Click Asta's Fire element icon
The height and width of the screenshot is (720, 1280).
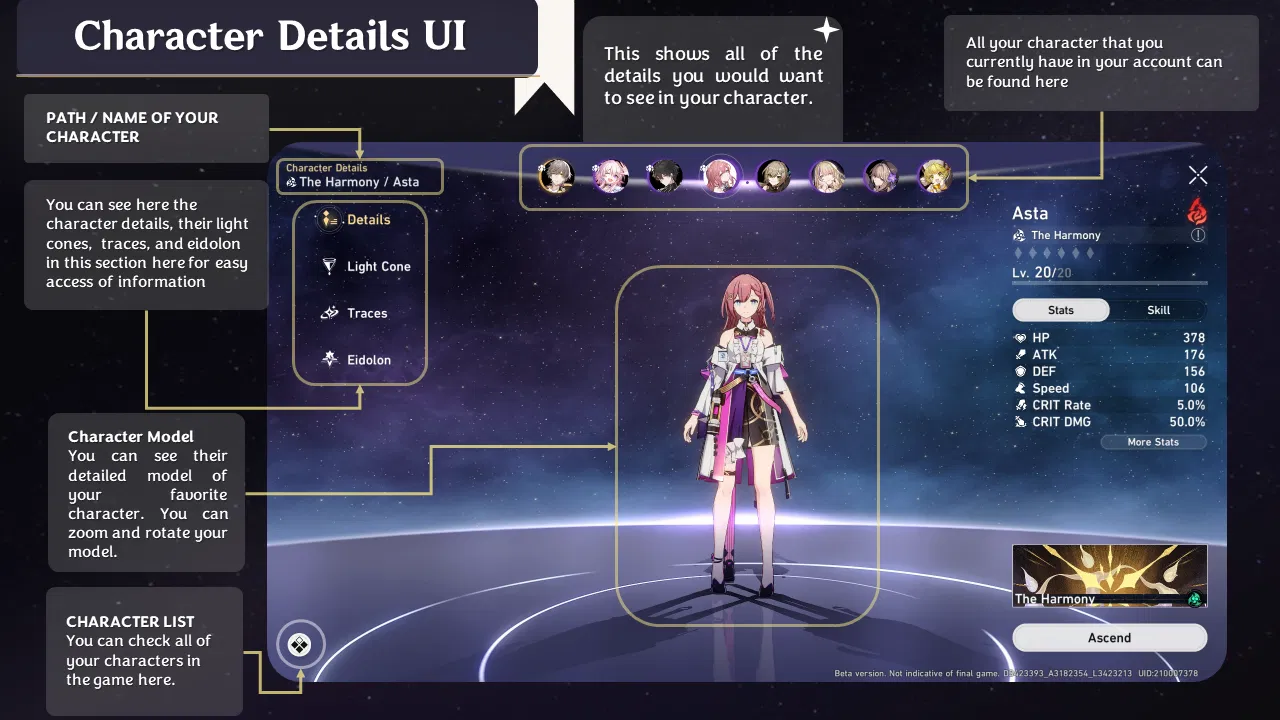pos(1197,212)
